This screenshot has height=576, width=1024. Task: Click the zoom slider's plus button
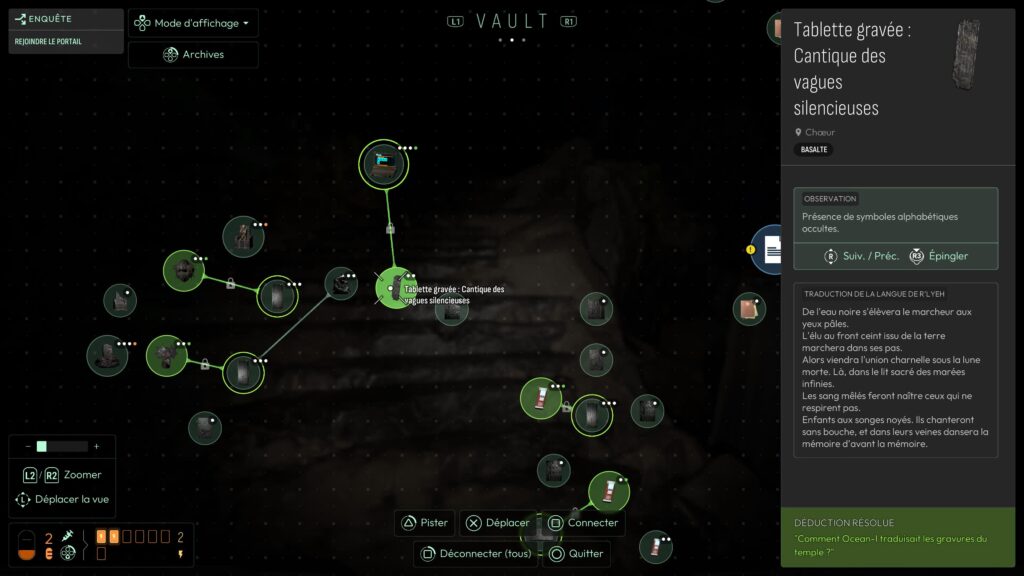[x=97, y=446]
